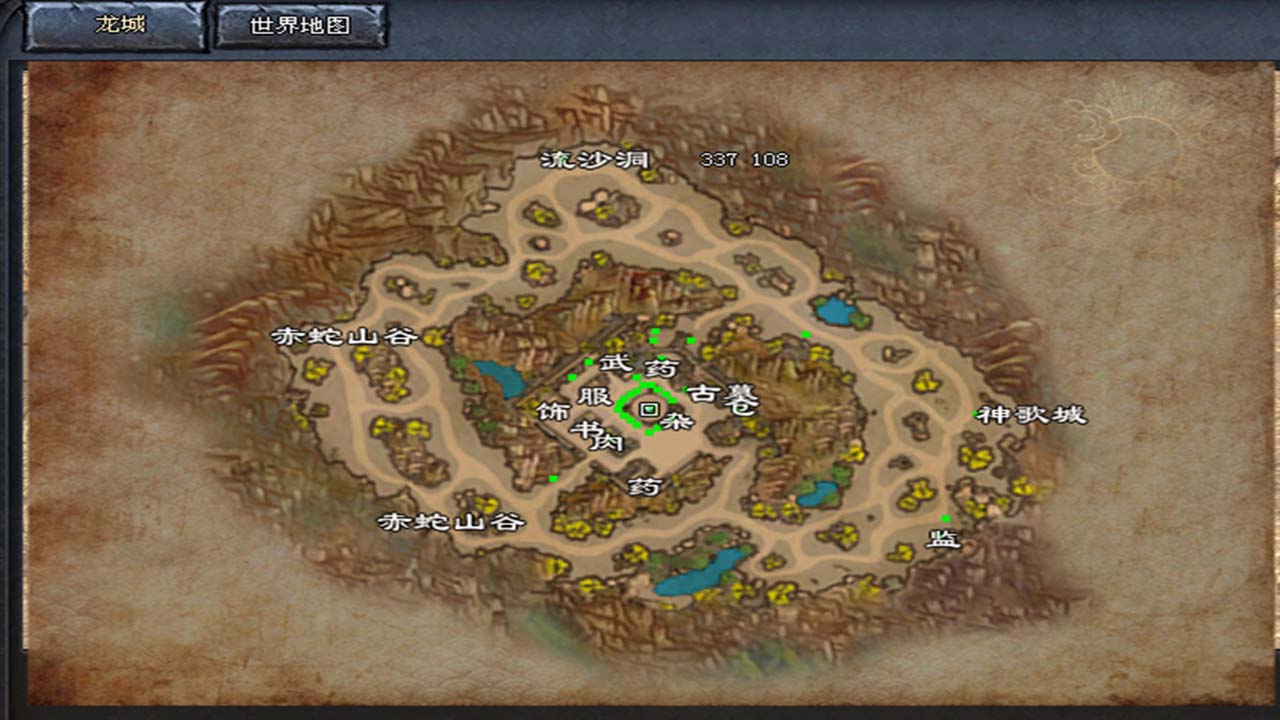
Task: Select the 流沙洞 map label
Action: click(595, 160)
